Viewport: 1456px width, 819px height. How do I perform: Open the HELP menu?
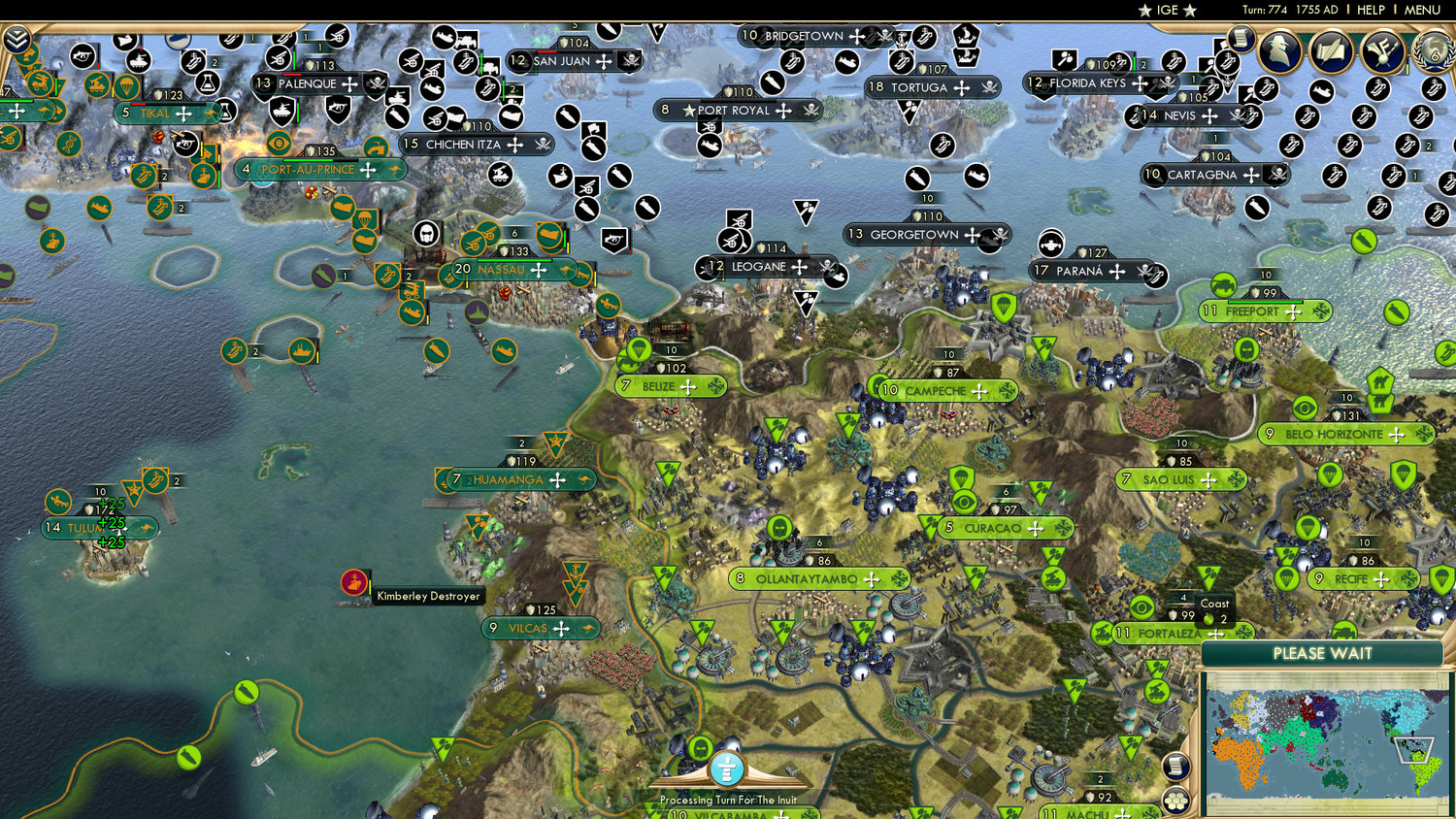1373,10
